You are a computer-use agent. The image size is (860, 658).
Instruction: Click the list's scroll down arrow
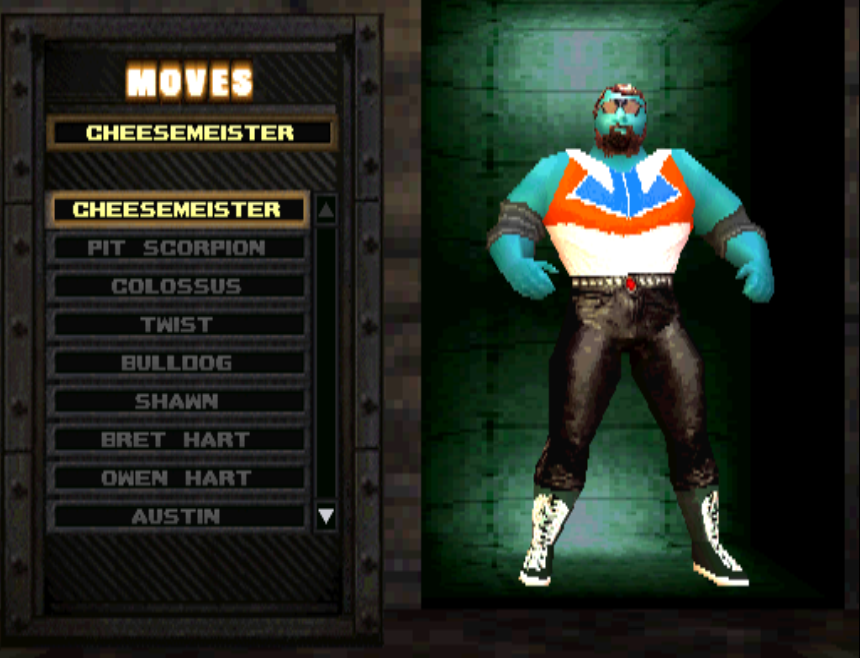pos(326,517)
